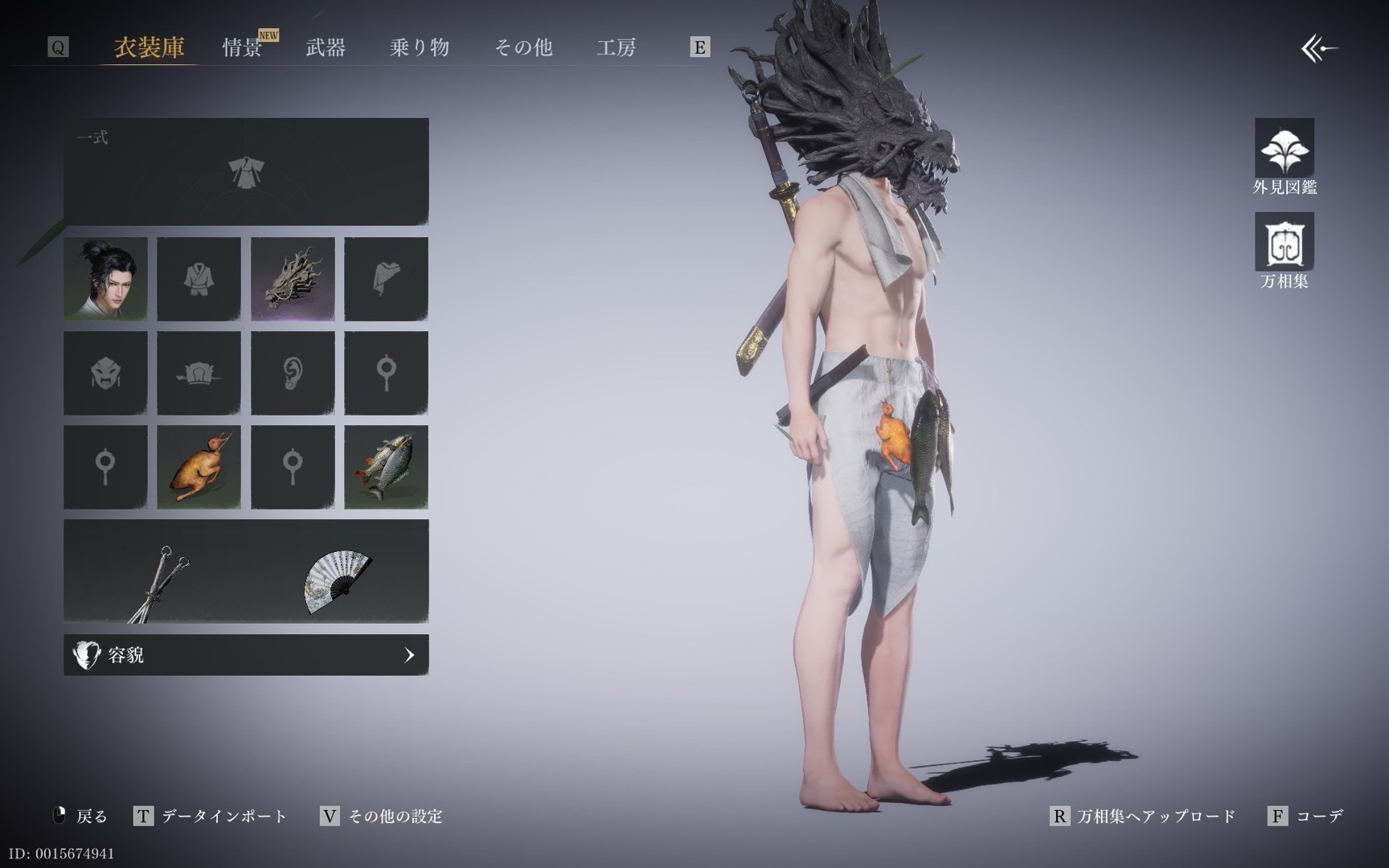Open the 万相集 collection

pos(1285,250)
